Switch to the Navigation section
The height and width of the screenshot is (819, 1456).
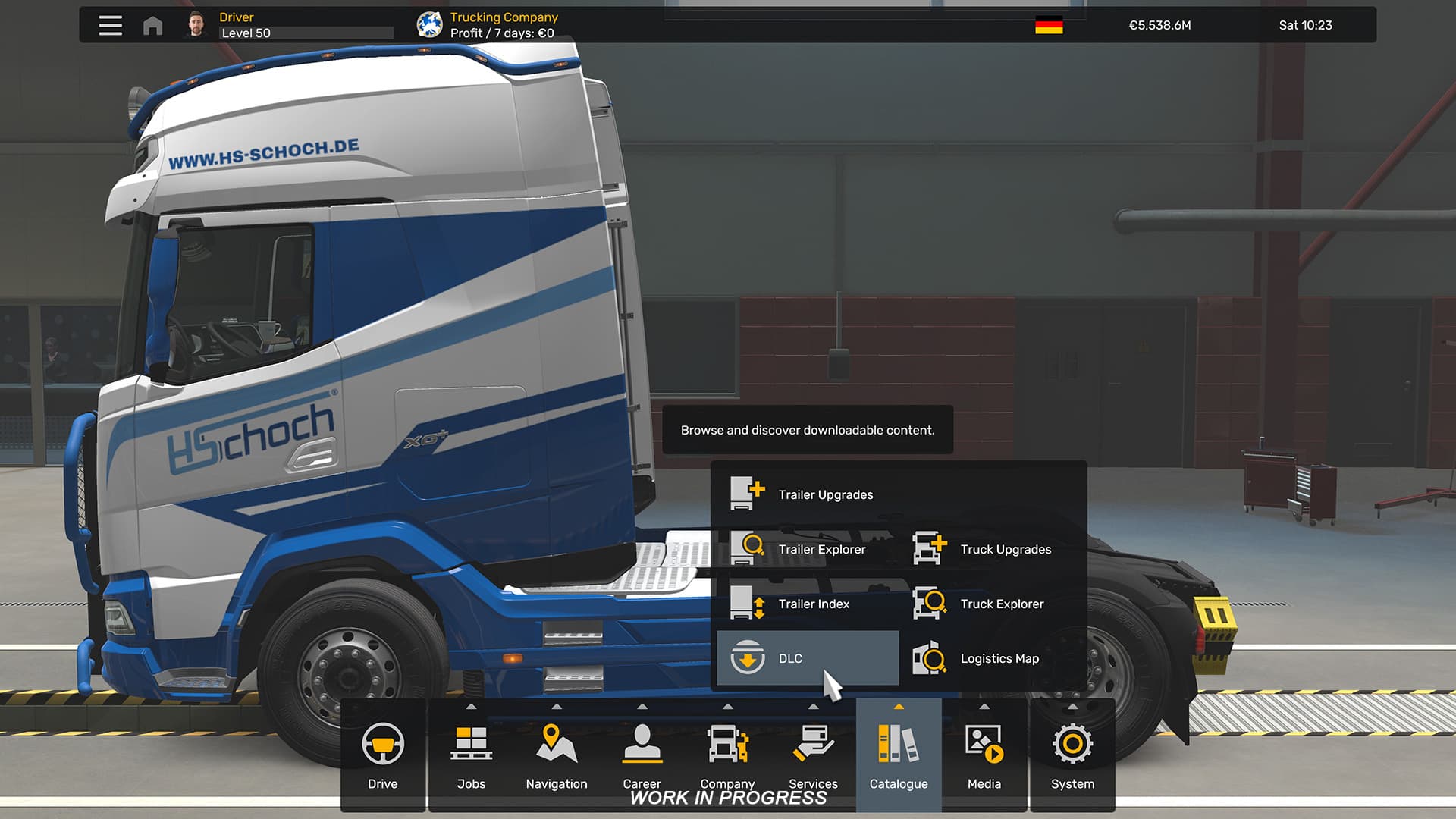[x=557, y=755]
